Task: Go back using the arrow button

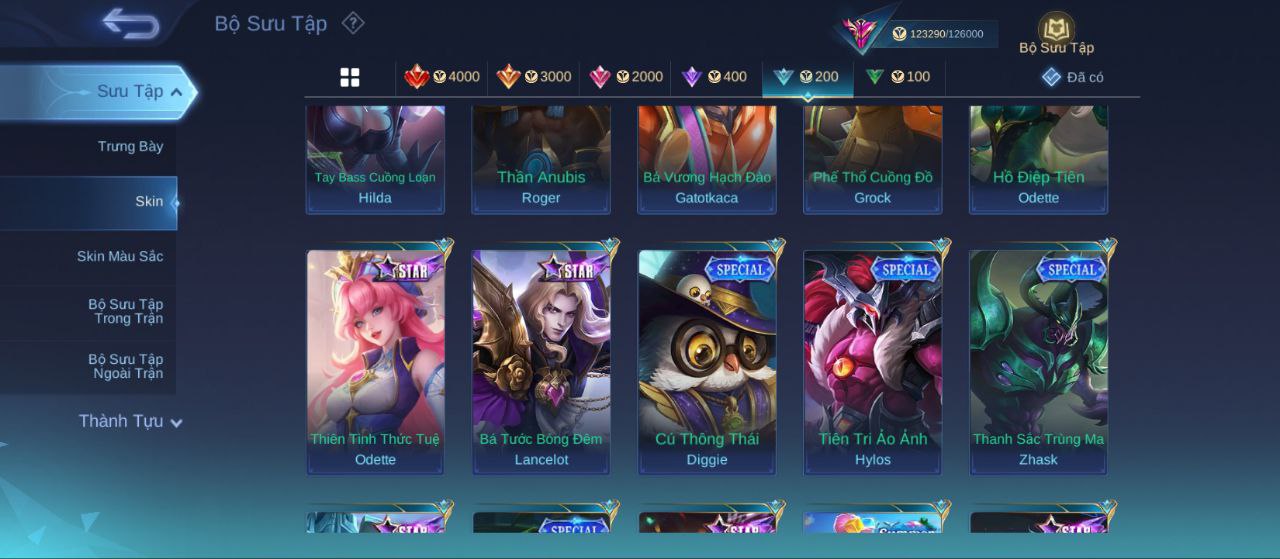Action: [x=131, y=24]
